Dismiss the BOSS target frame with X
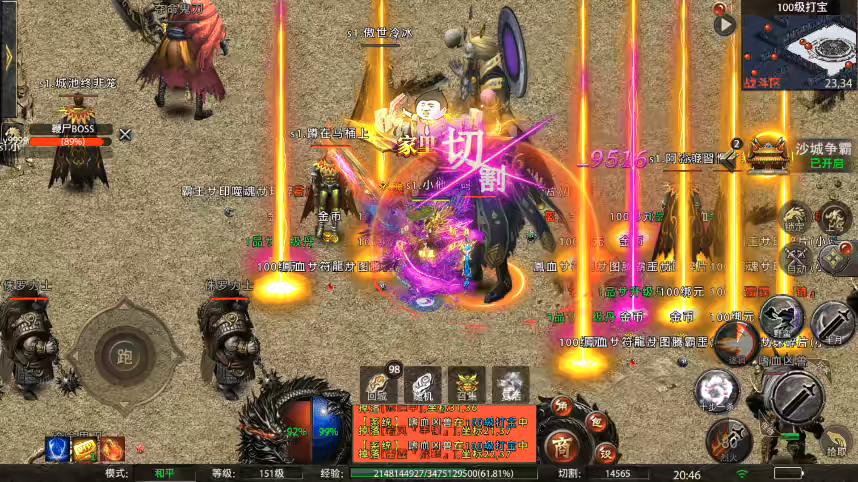This screenshot has width=858, height=482. (125, 133)
